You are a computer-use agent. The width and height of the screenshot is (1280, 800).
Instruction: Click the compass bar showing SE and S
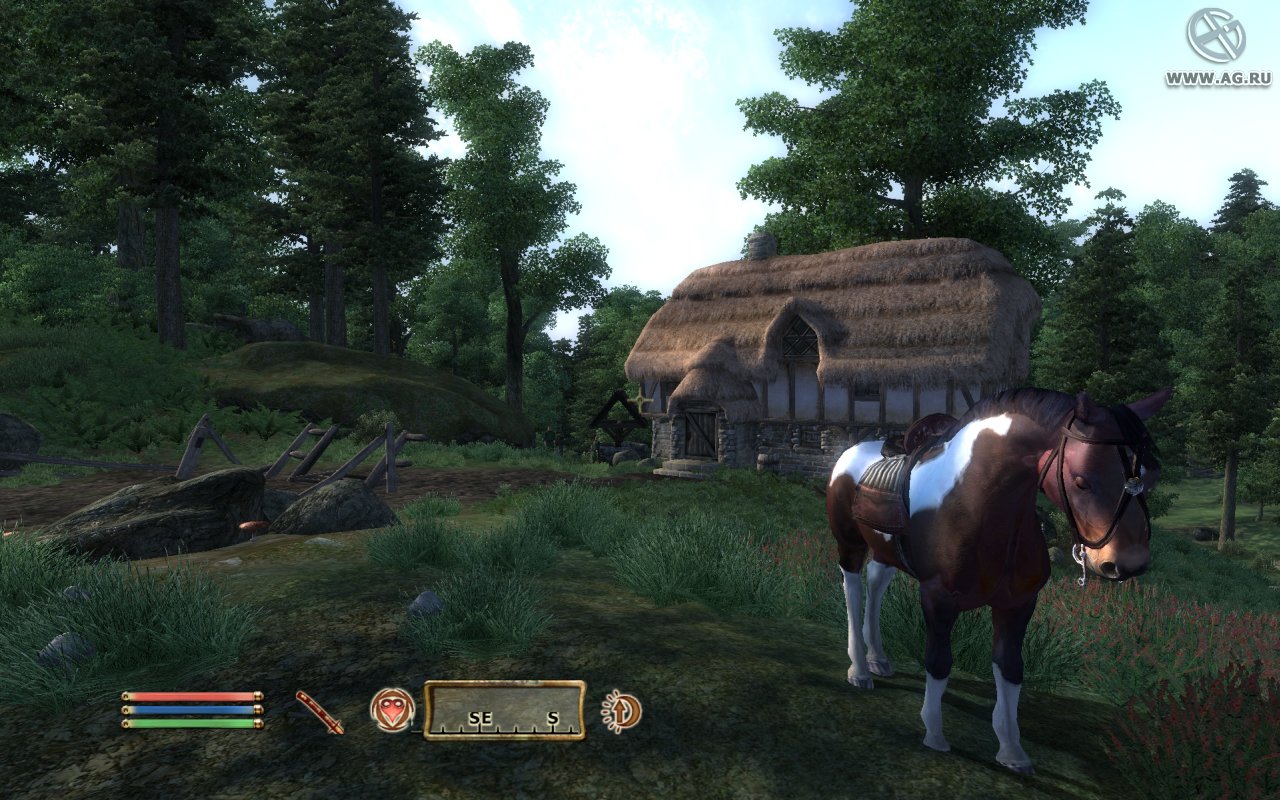(x=504, y=710)
